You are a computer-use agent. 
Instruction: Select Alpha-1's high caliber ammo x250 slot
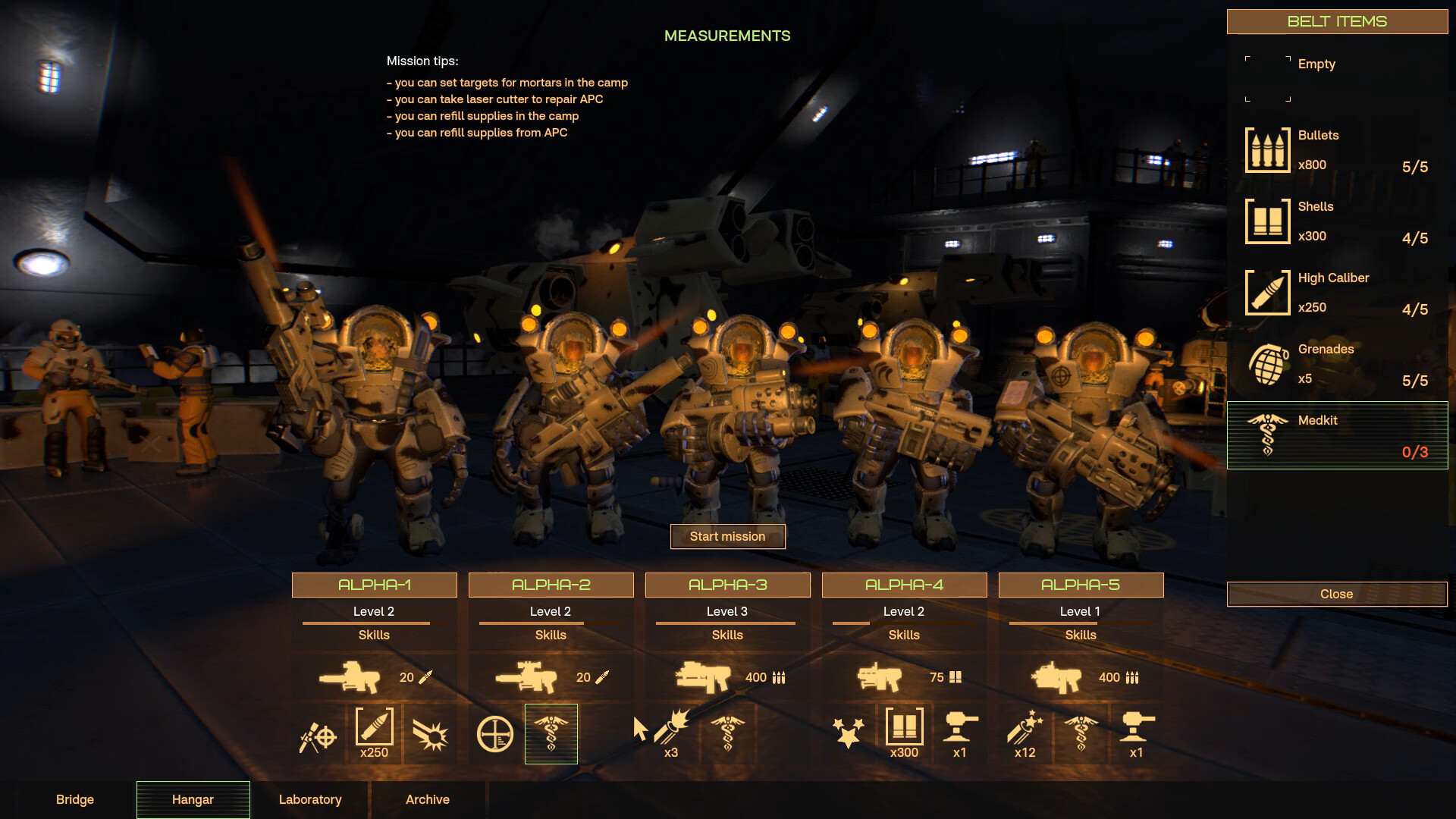pyautogui.click(x=374, y=733)
